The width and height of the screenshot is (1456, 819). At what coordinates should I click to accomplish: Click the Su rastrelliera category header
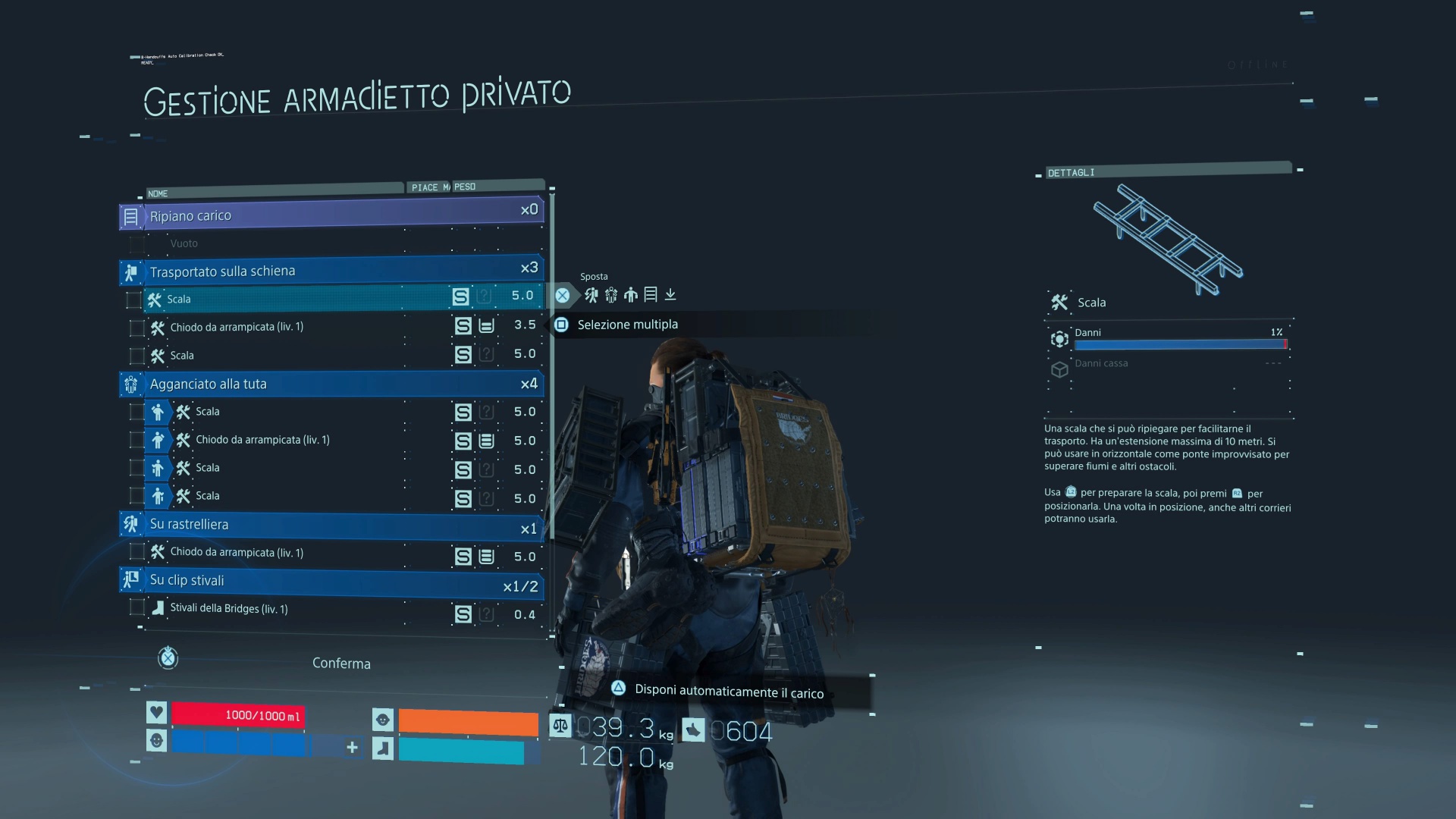[331, 524]
